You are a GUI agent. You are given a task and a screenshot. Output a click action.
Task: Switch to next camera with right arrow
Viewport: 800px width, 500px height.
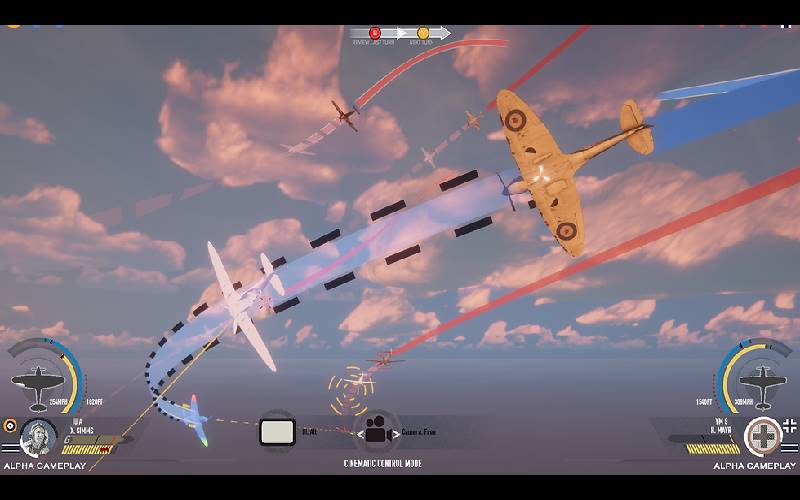[396, 432]
